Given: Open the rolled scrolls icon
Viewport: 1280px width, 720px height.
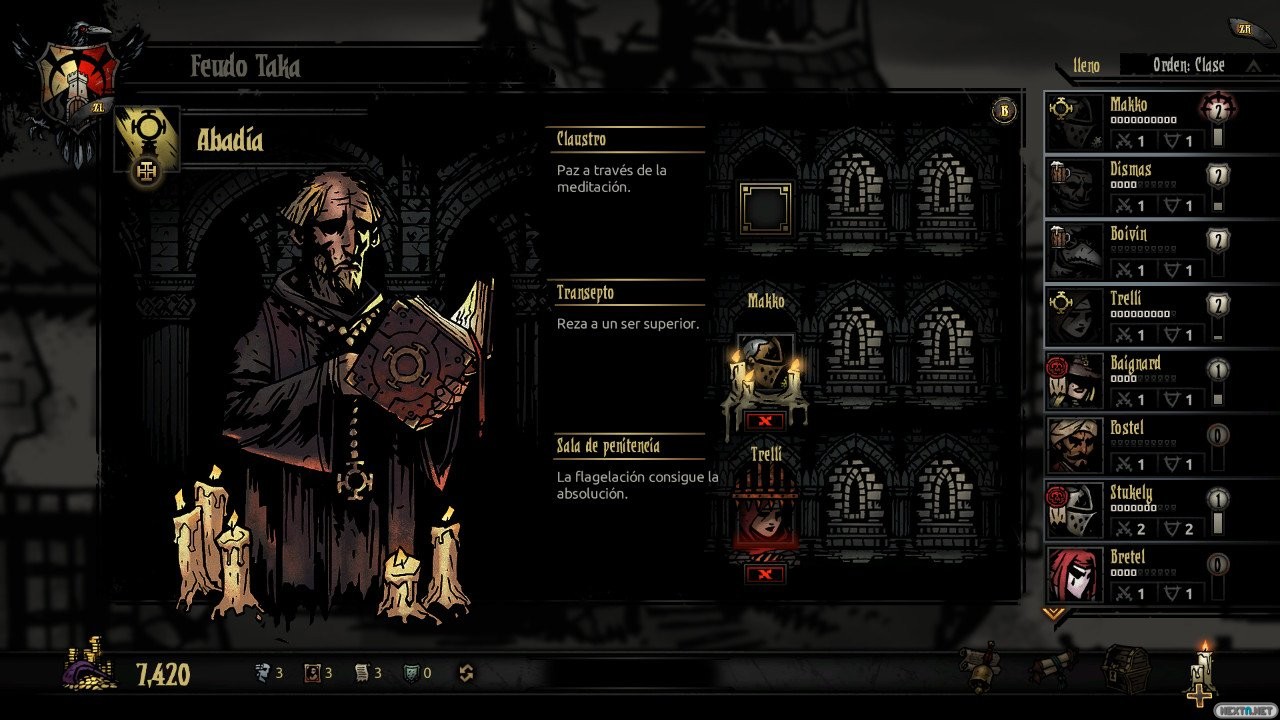Looking at the screenshot, I should tap(1052, 665).
